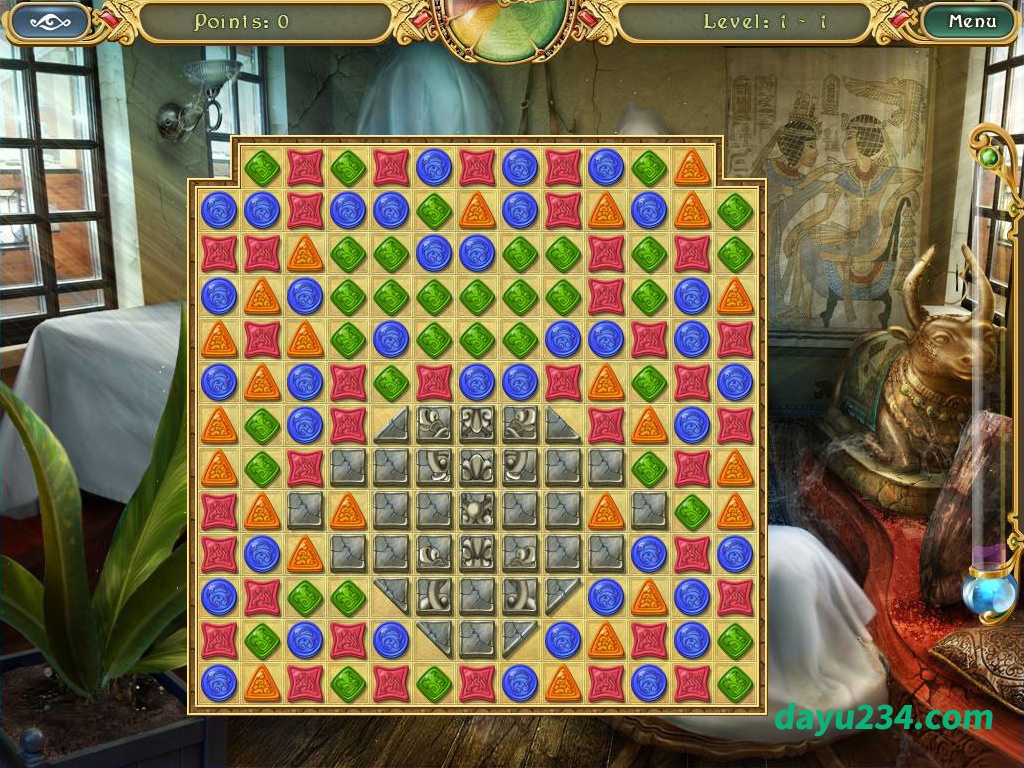Click the eye icon button
Image resolution: width=1024 pixels, height=768 pixels.
47,21
